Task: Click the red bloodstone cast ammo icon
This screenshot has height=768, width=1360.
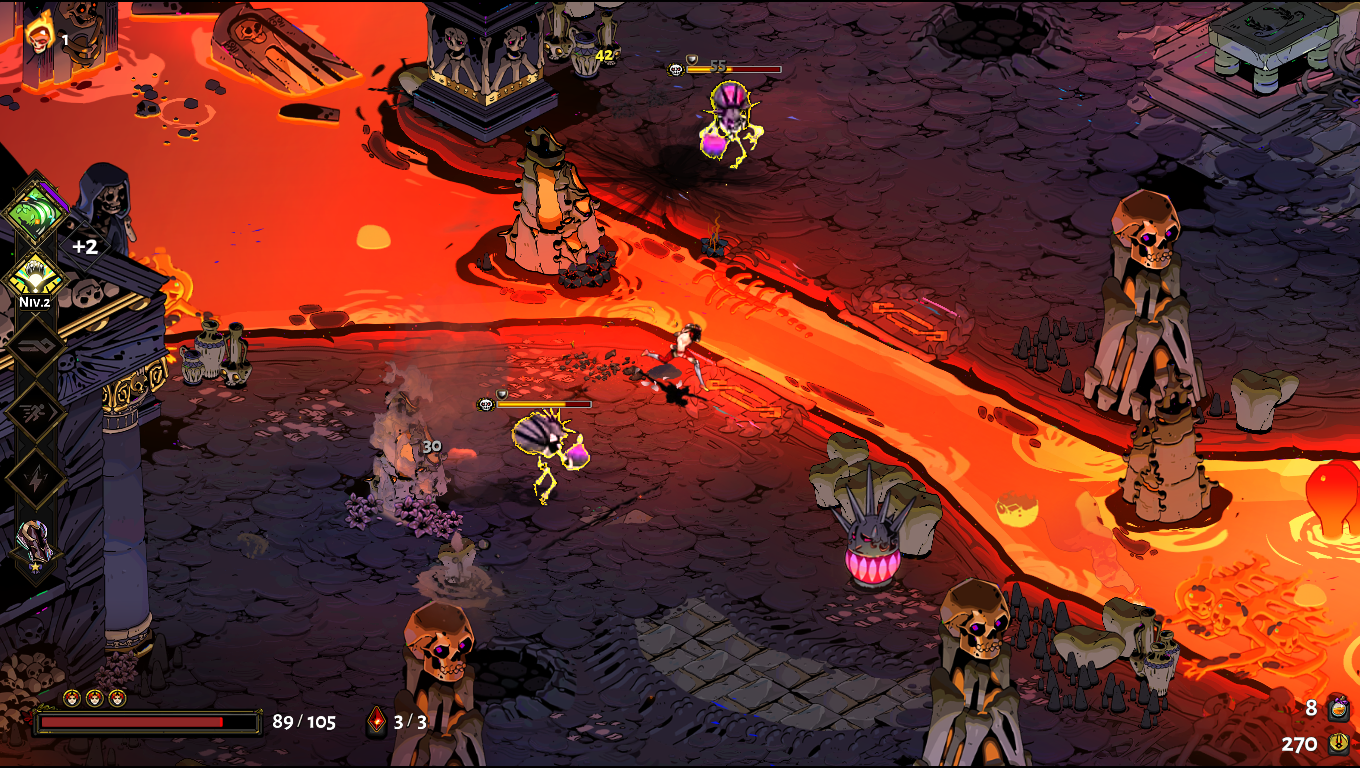Action: (377, 721)
